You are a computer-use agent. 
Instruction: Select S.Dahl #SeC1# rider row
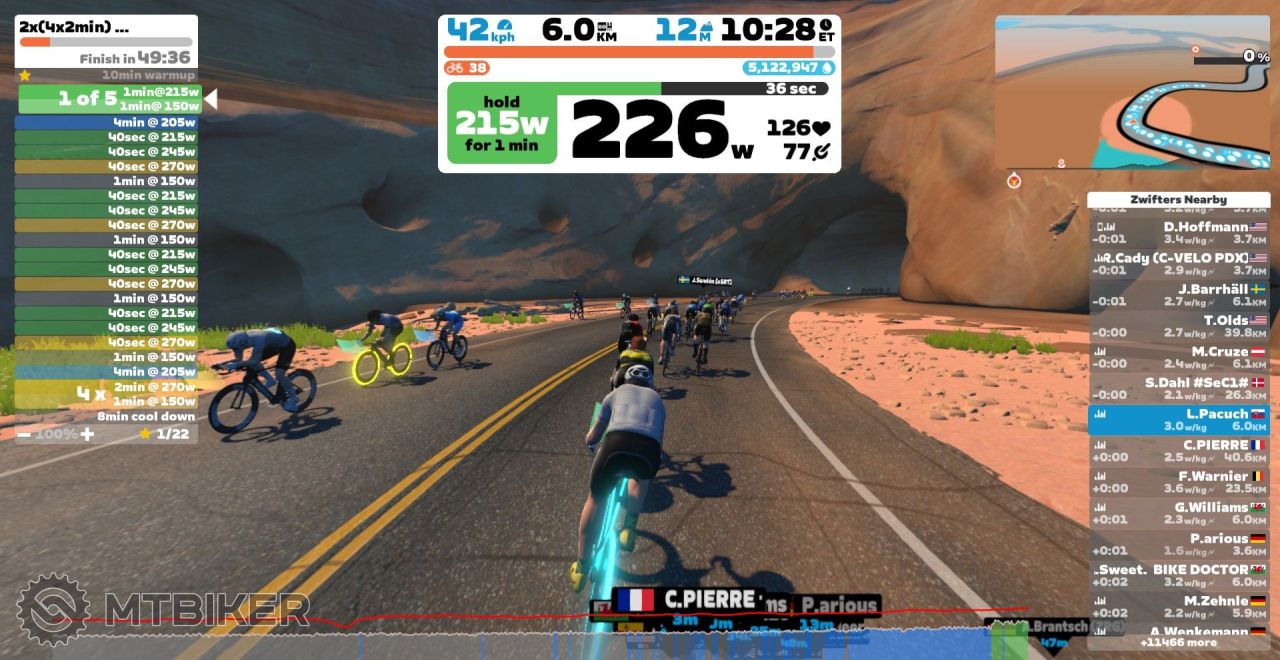pyautogui.click(x=1178, y=388)
